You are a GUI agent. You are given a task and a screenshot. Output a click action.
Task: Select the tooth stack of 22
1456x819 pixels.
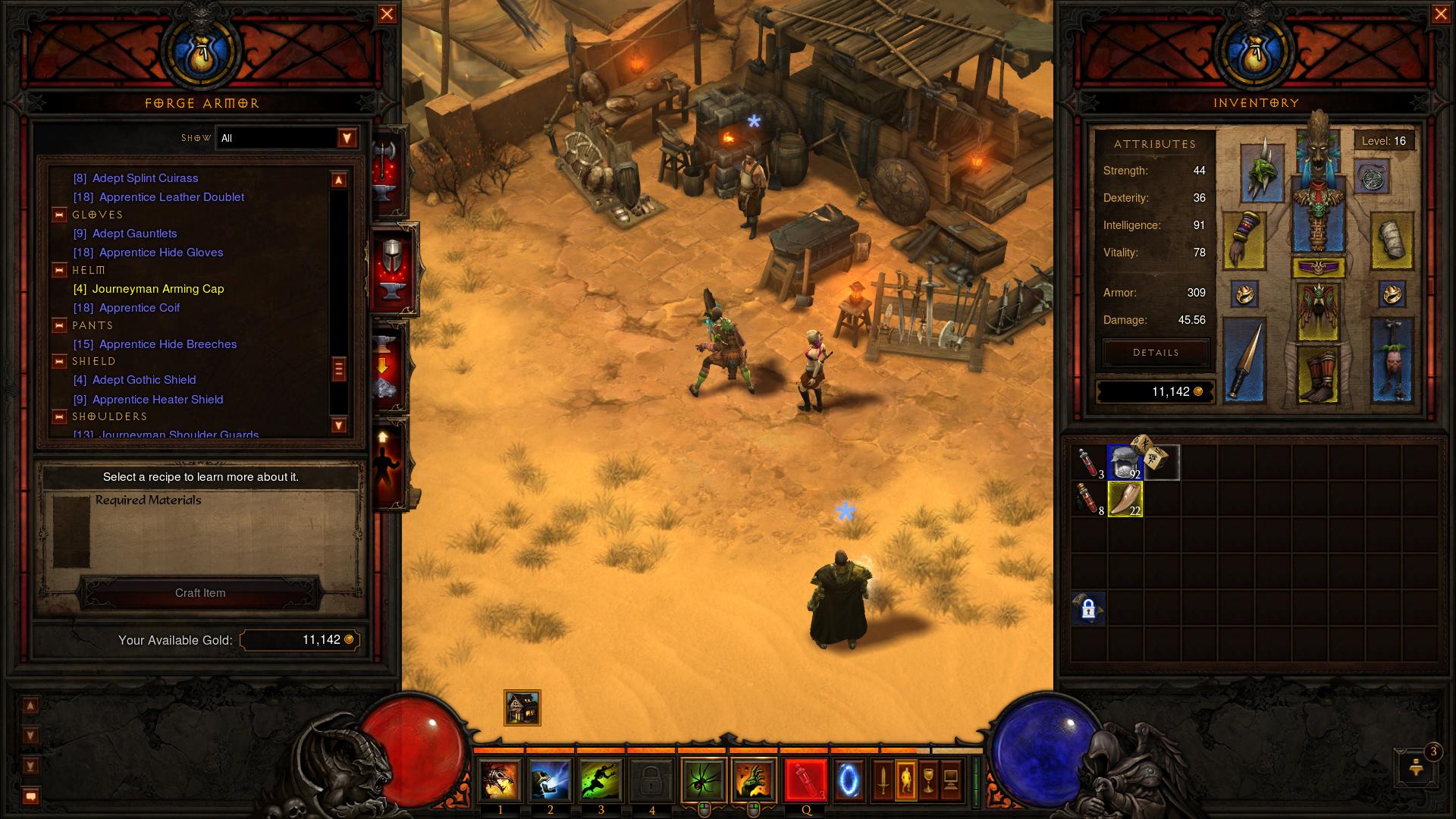coord(1125,500)
